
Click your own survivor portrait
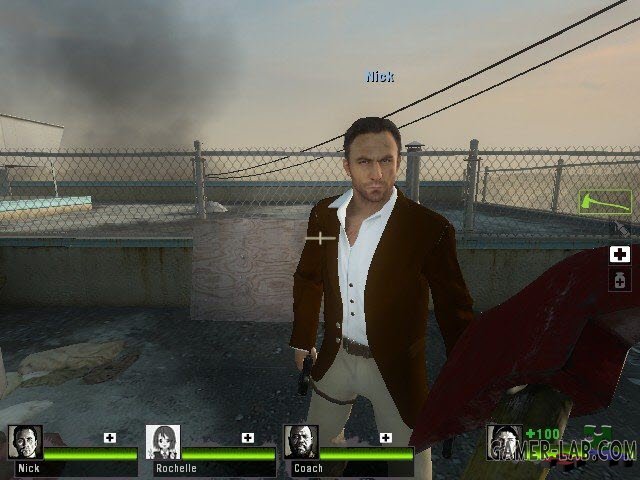tap(504, 442)
